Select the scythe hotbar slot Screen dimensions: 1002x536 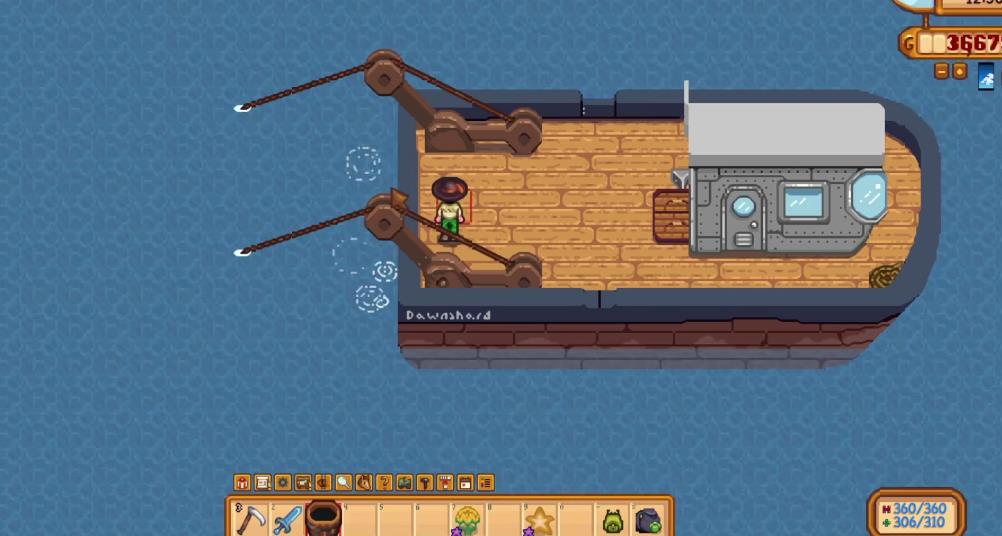(251, 519)
